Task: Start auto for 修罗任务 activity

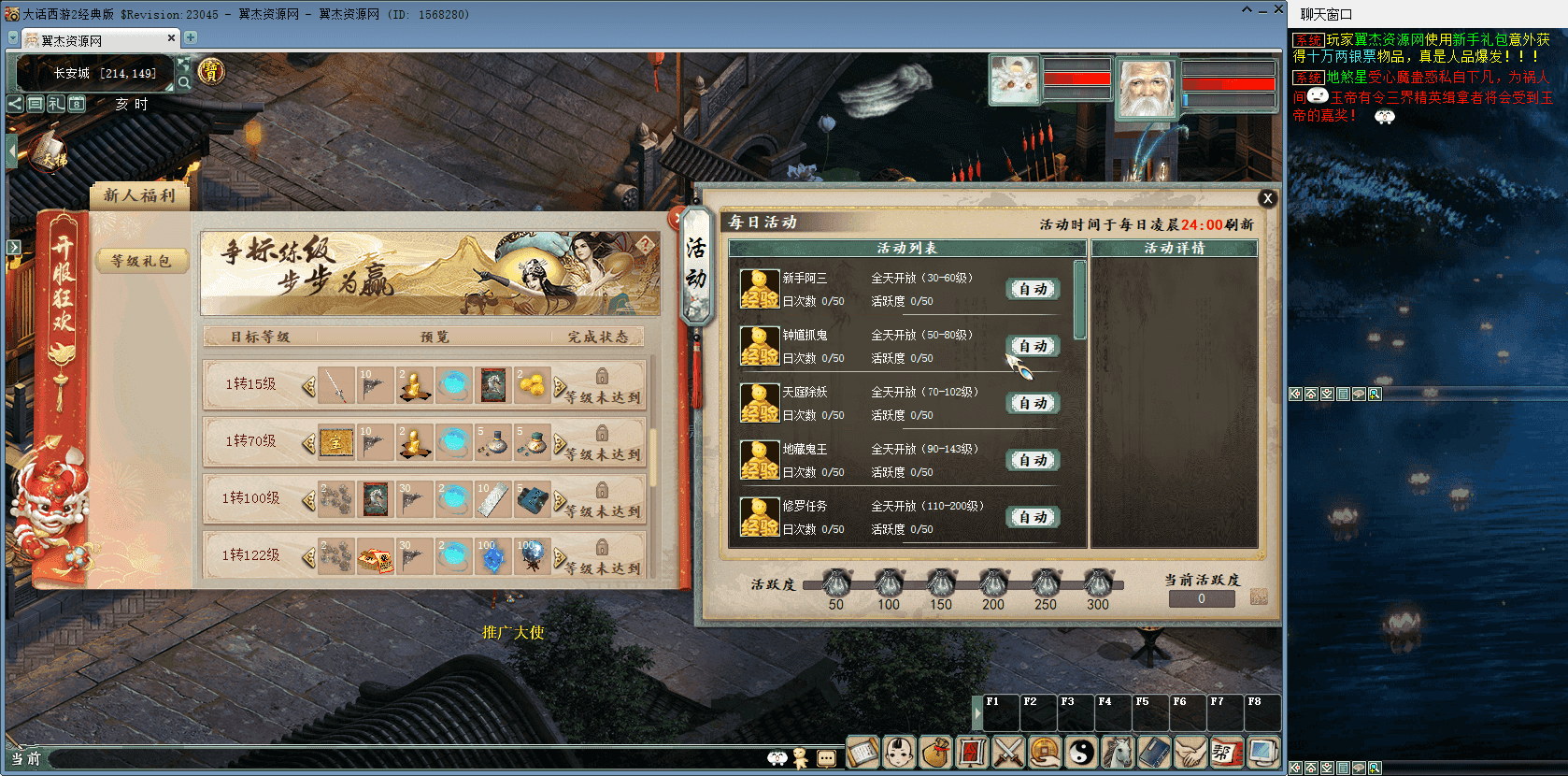Action: tap(1033, 518)
